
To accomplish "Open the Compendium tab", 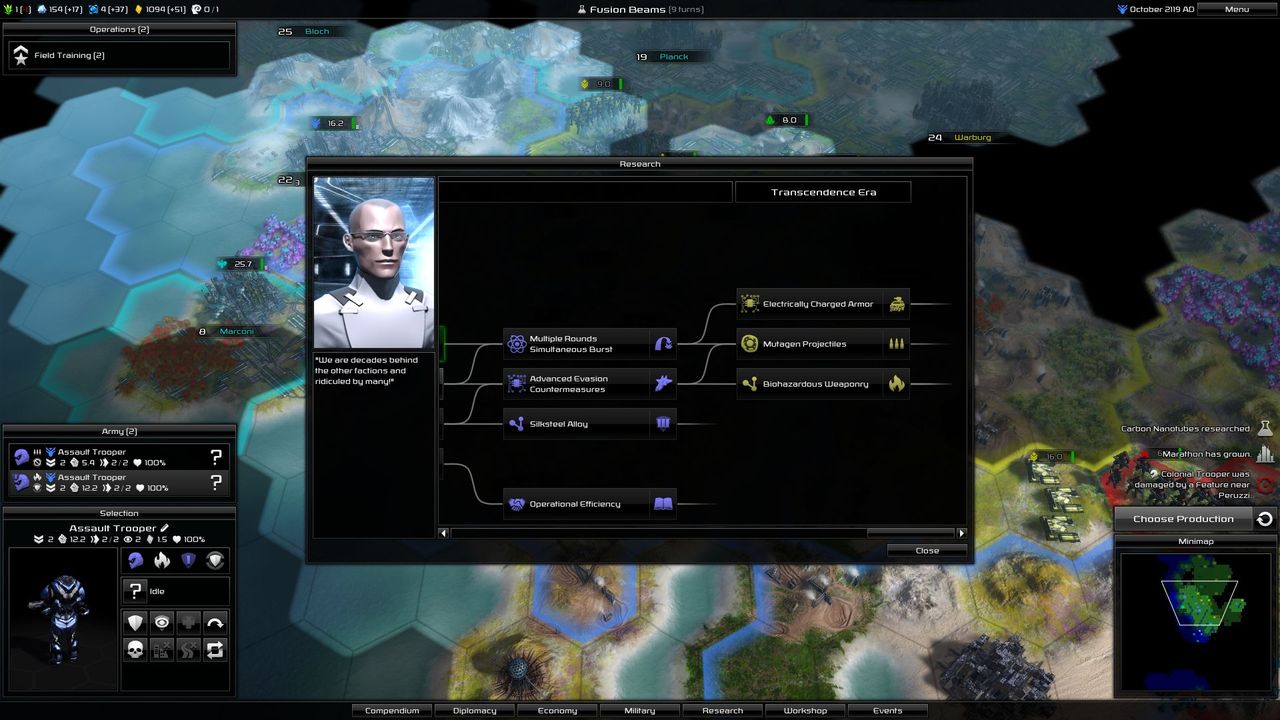I will pos(392,710).
